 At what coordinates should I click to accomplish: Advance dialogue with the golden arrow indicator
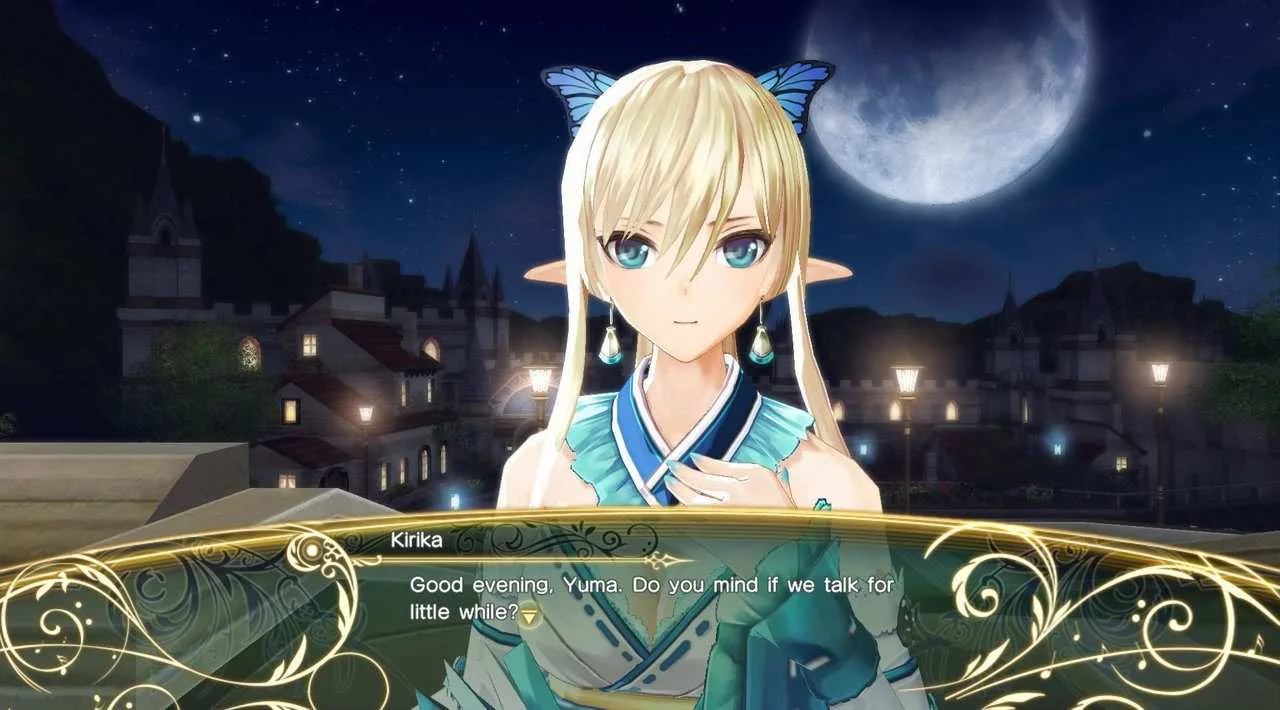point(529,614)
